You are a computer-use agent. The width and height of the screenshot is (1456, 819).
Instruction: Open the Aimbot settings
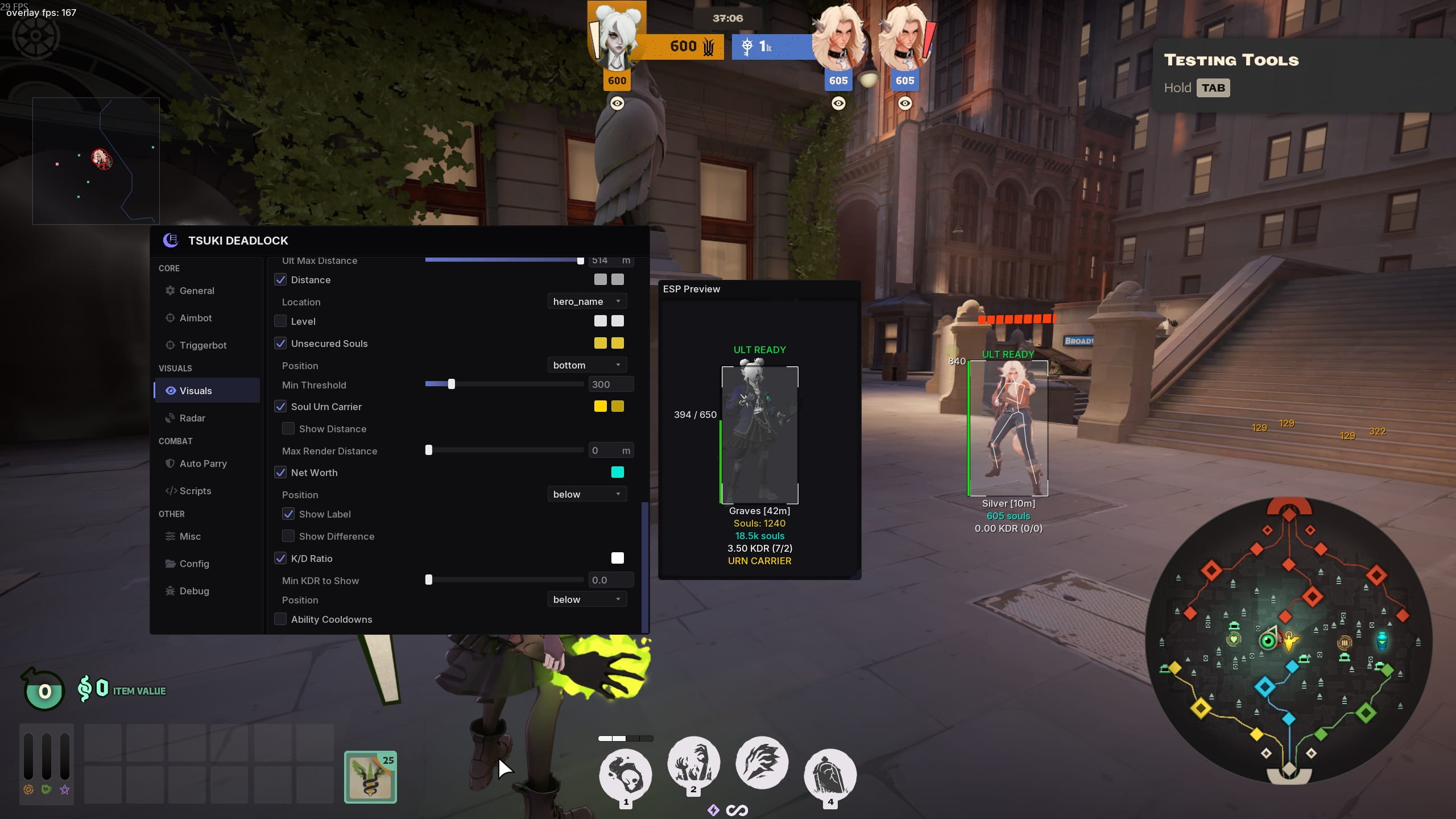coord(196,318)
